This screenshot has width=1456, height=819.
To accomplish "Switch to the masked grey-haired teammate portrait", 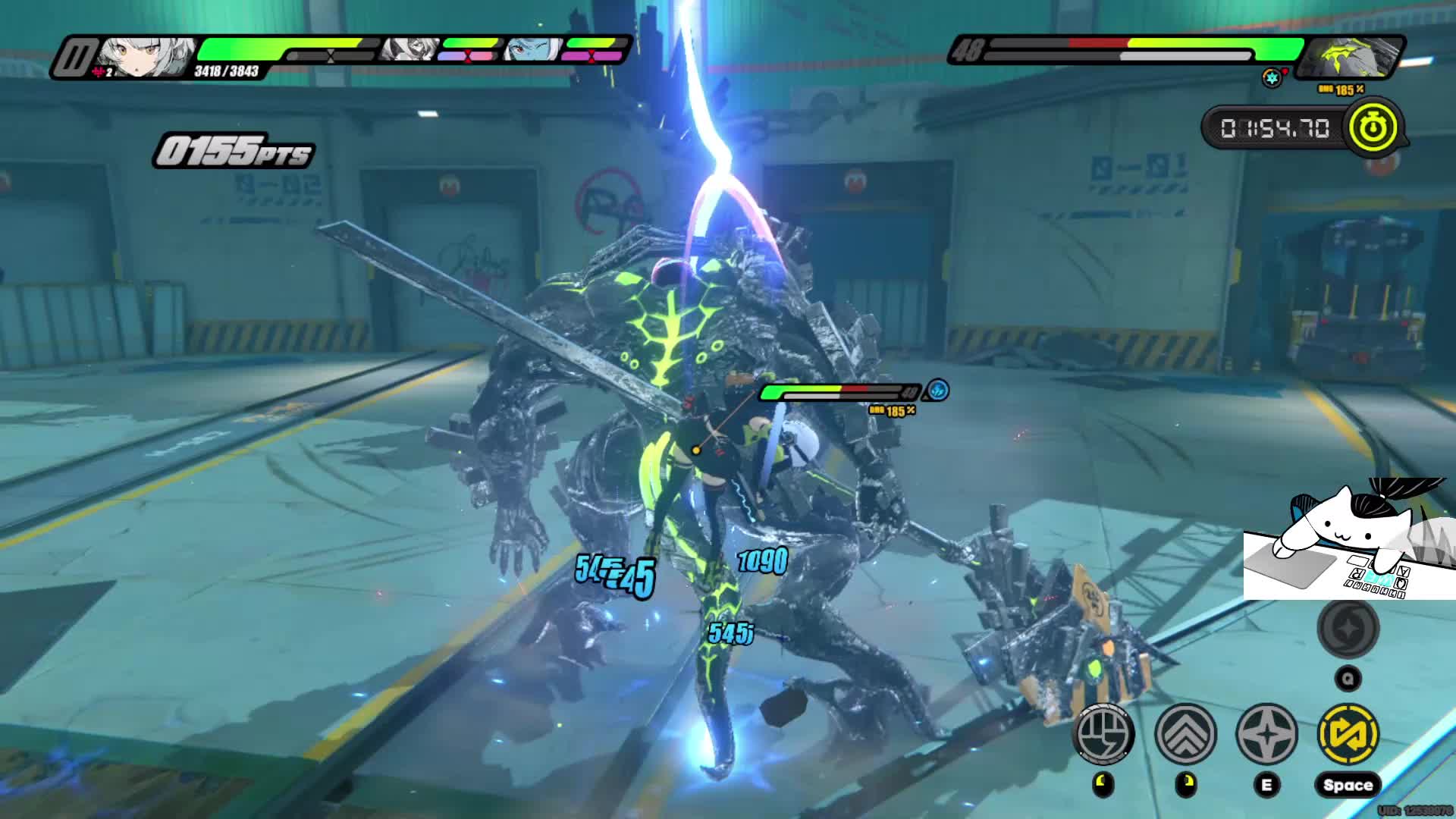I will pyautogui.click(x=410, y=49).
